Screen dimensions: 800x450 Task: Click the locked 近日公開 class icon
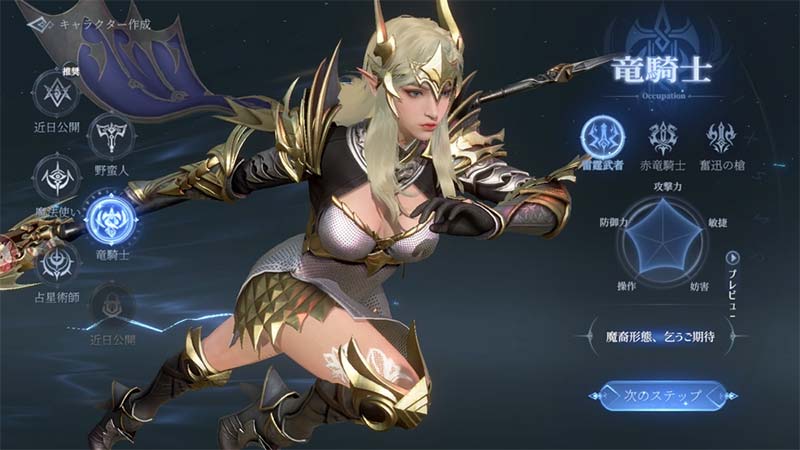113,304
